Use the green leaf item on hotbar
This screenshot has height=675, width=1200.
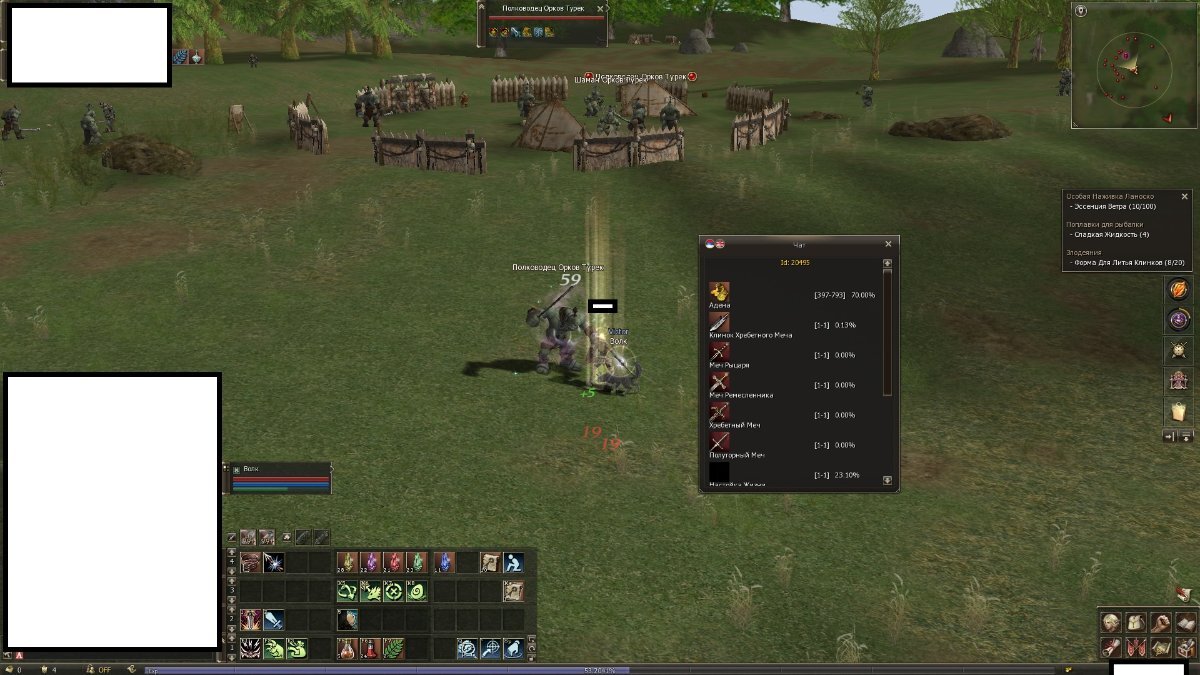point(393,648)
